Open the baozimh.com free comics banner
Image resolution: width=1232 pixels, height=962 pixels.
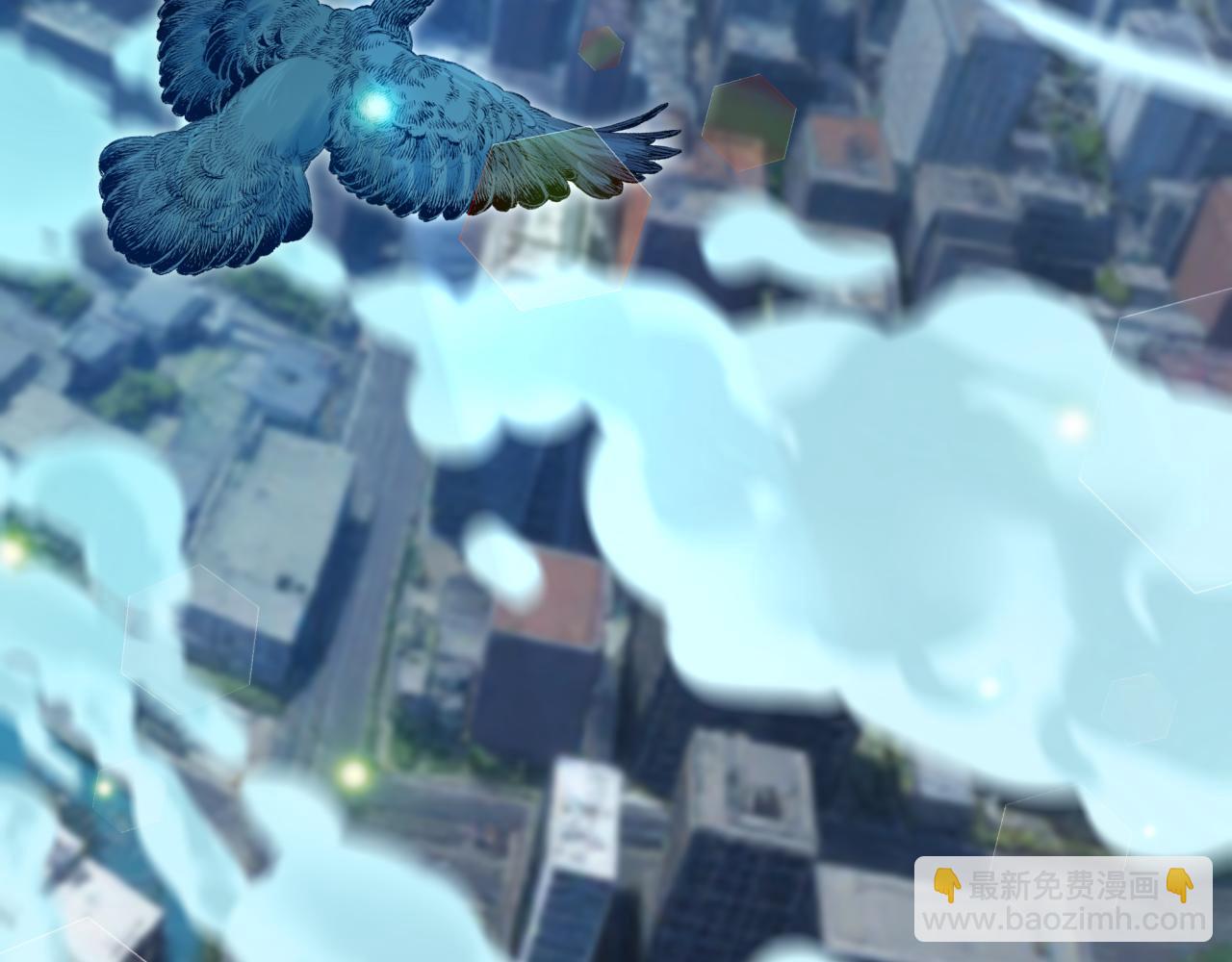pyautogui.click(x=1063, y=901)
